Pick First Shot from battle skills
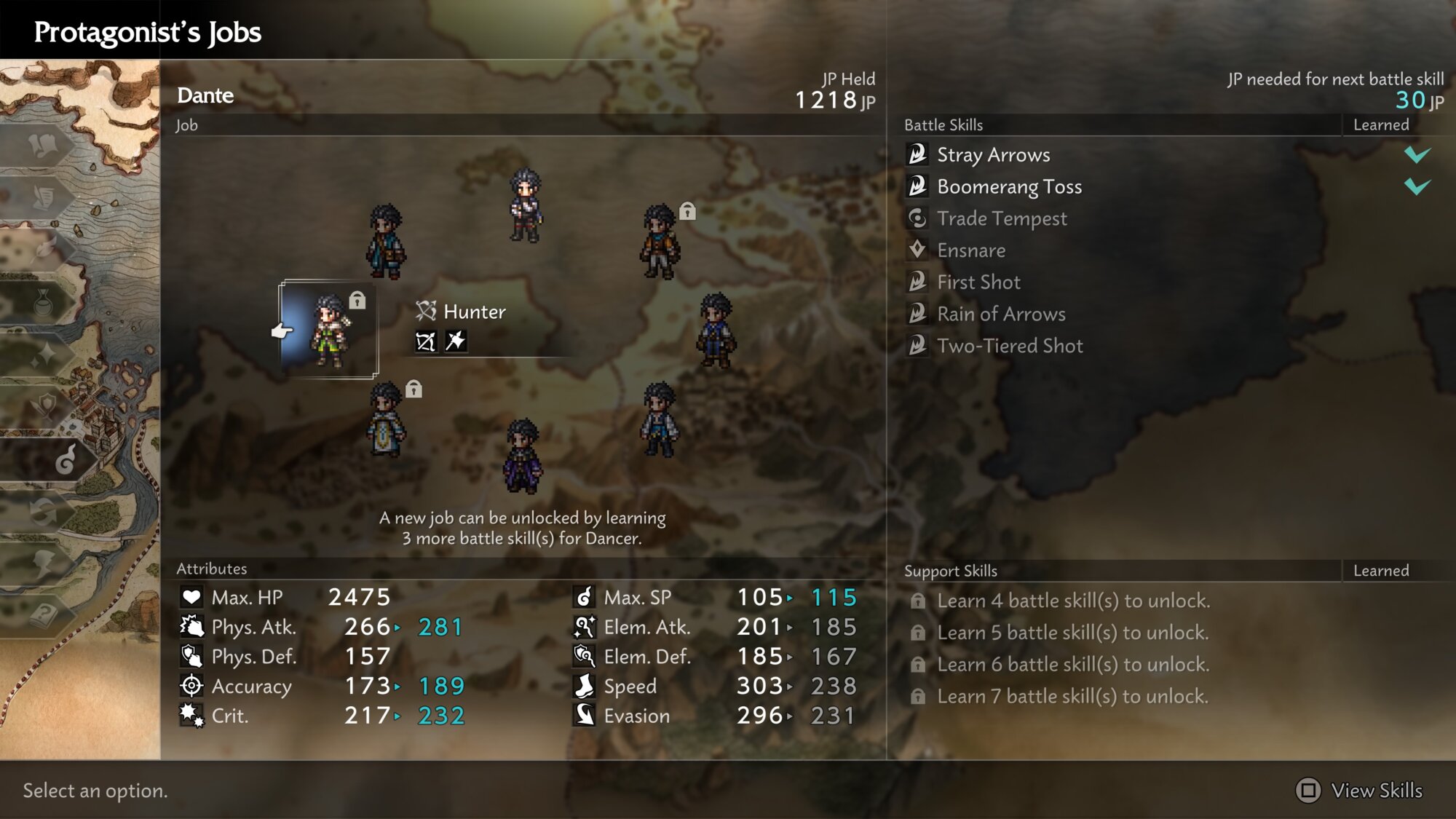 point(978,282)
